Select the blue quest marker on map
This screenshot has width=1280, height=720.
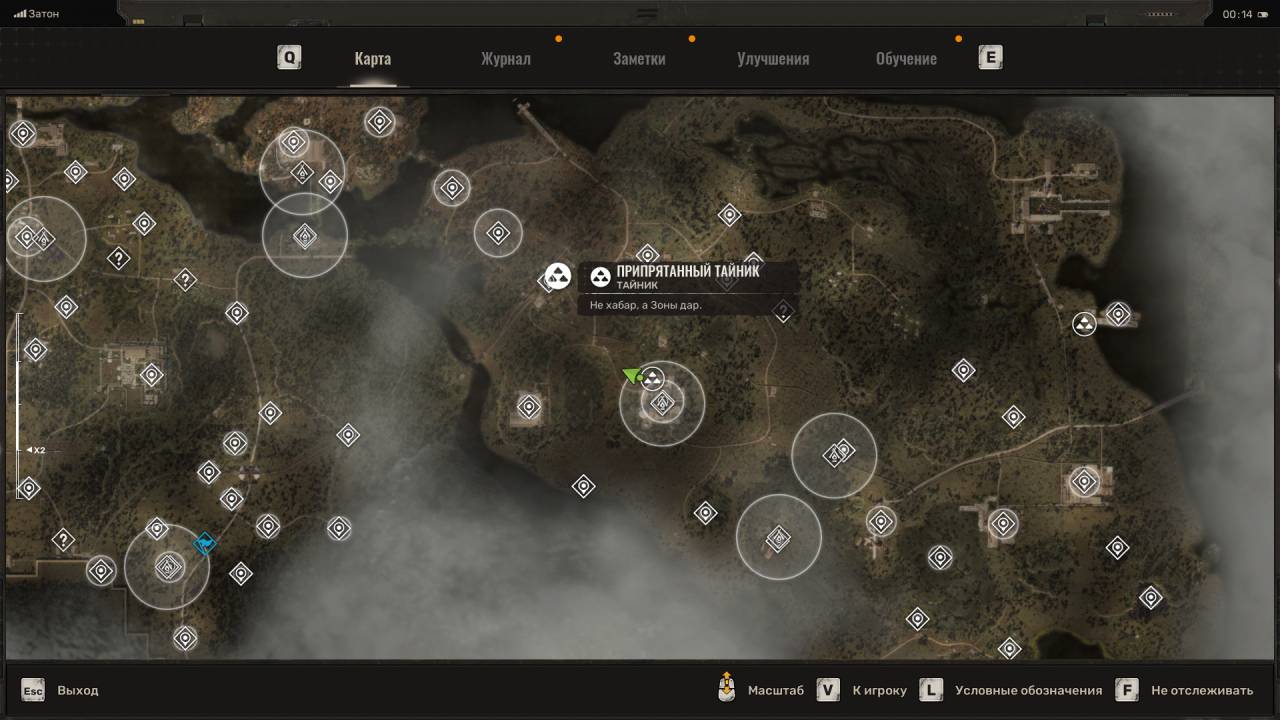pos(205,544)
